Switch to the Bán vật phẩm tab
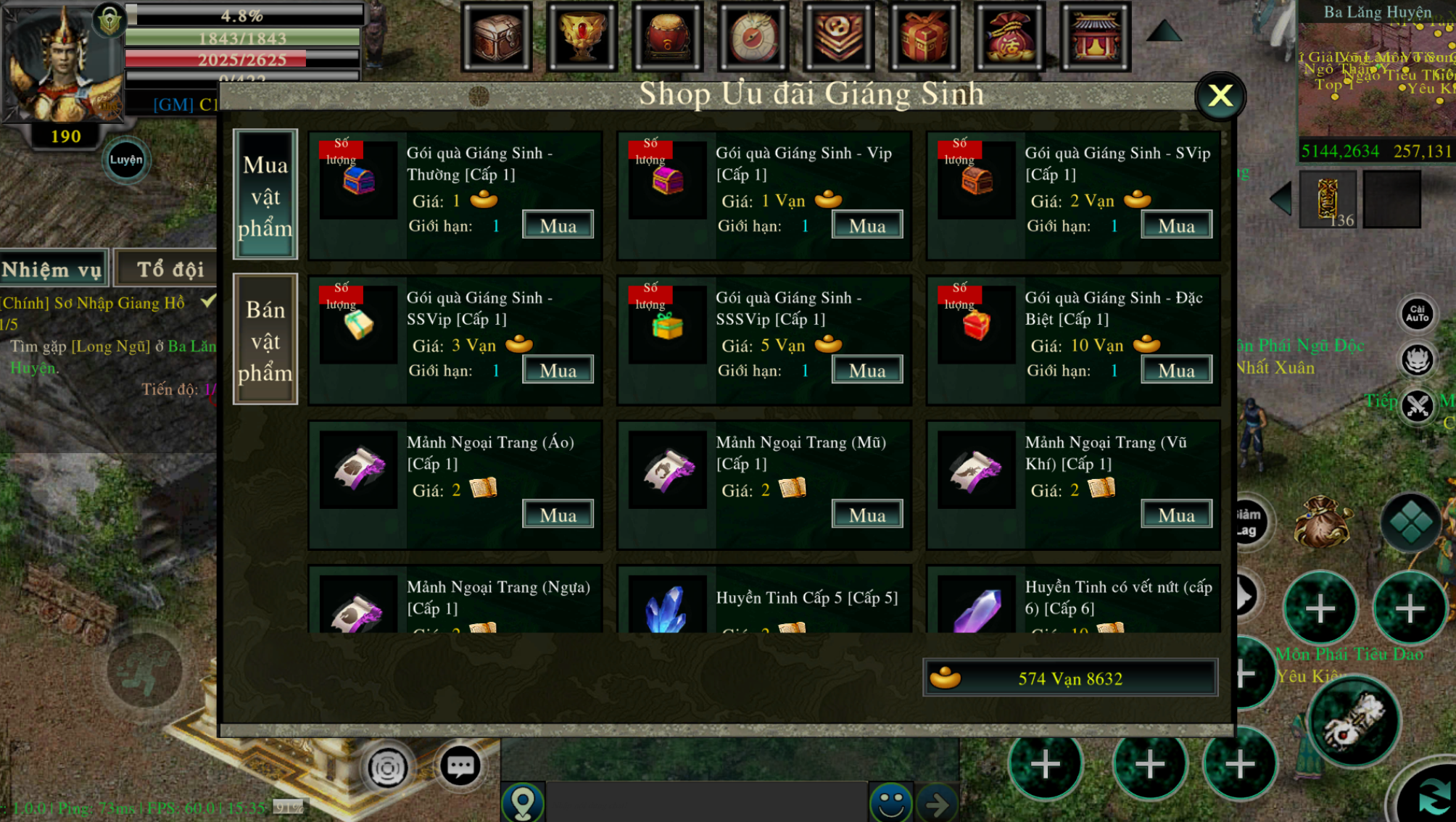 (x=265, y=340)
